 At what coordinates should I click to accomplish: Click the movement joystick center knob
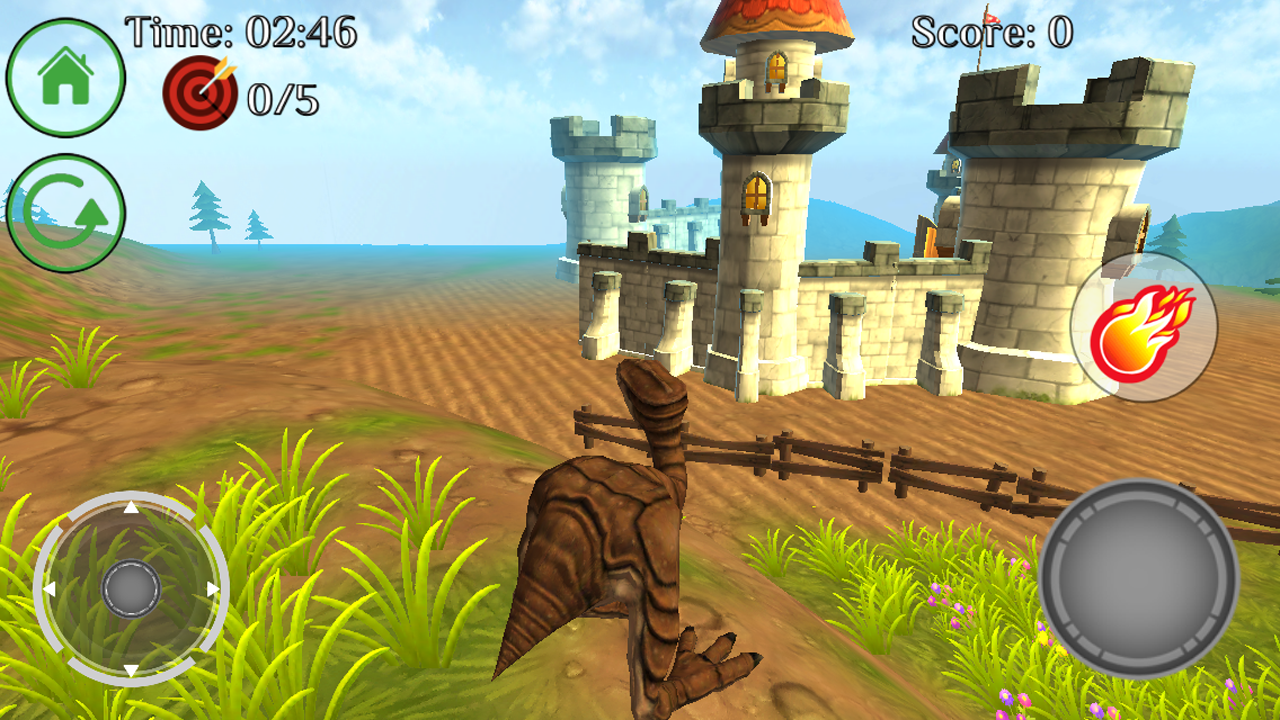131,588
